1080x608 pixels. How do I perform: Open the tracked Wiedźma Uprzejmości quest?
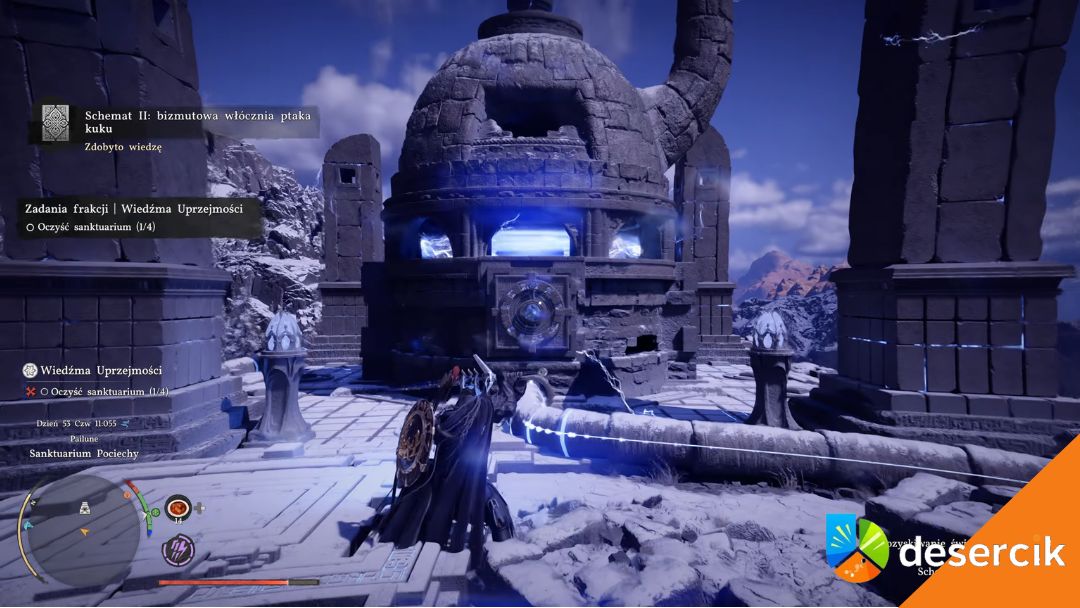point(95,370)
